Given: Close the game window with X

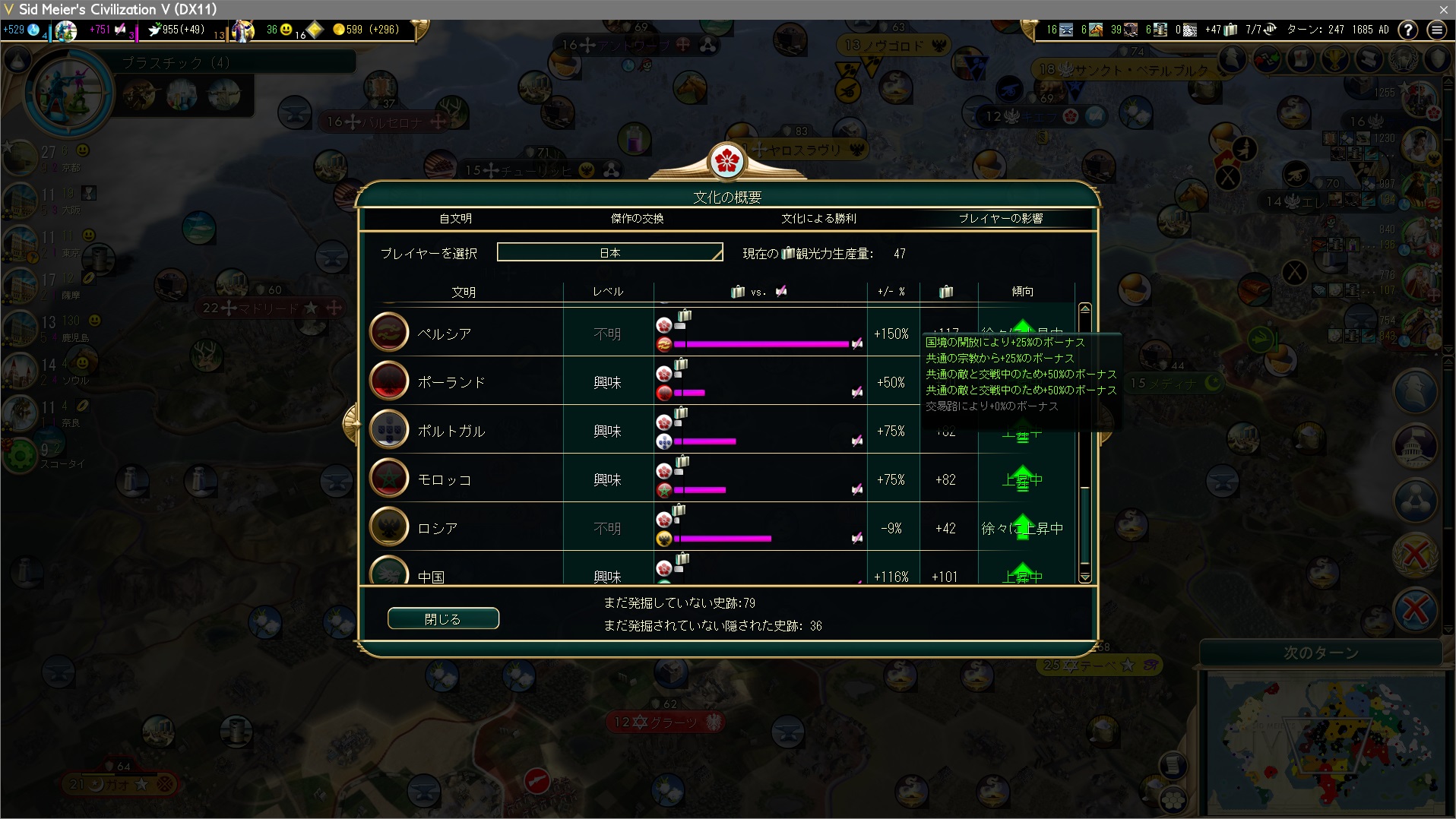Looking at the screenshot, I should tap(1443, 9).
